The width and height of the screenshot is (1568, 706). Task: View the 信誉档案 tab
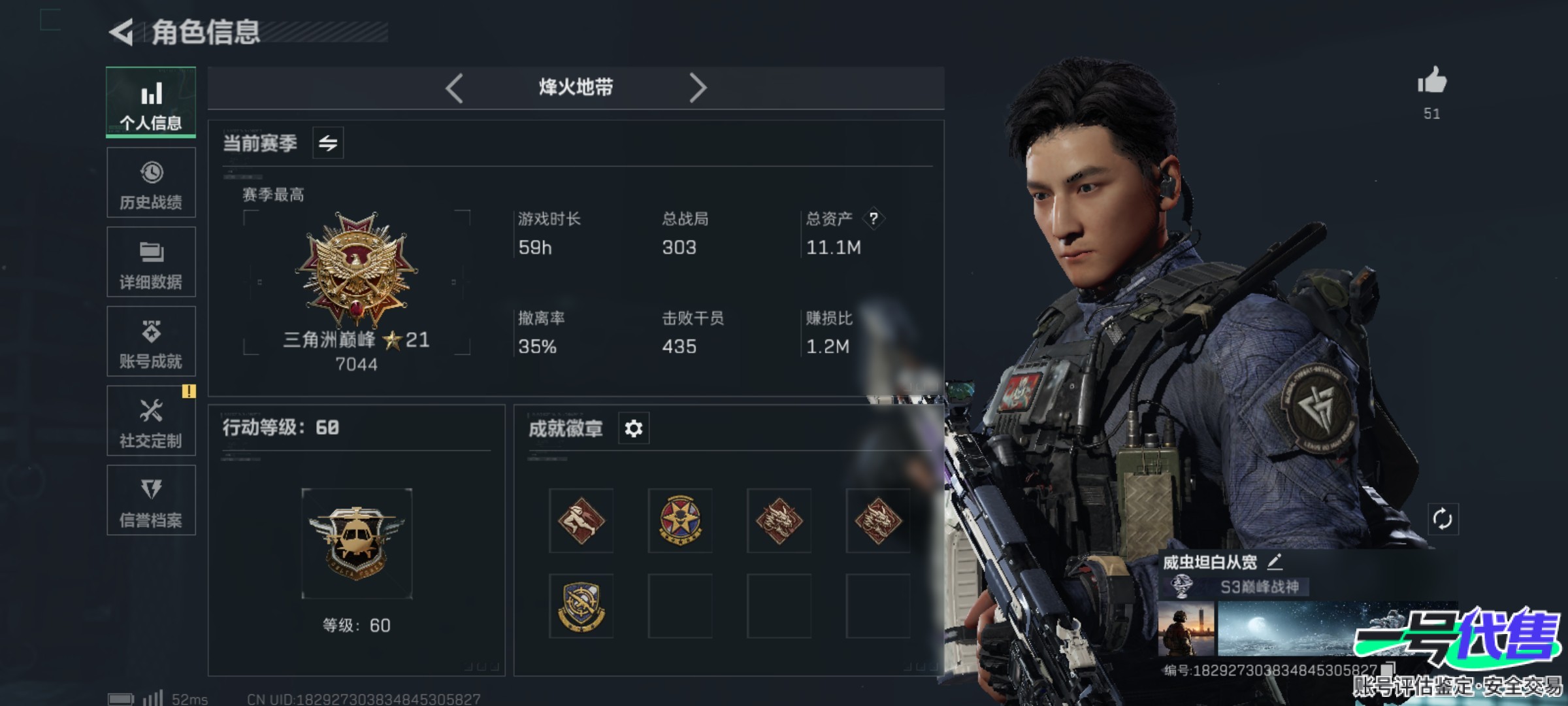point(151,501)
